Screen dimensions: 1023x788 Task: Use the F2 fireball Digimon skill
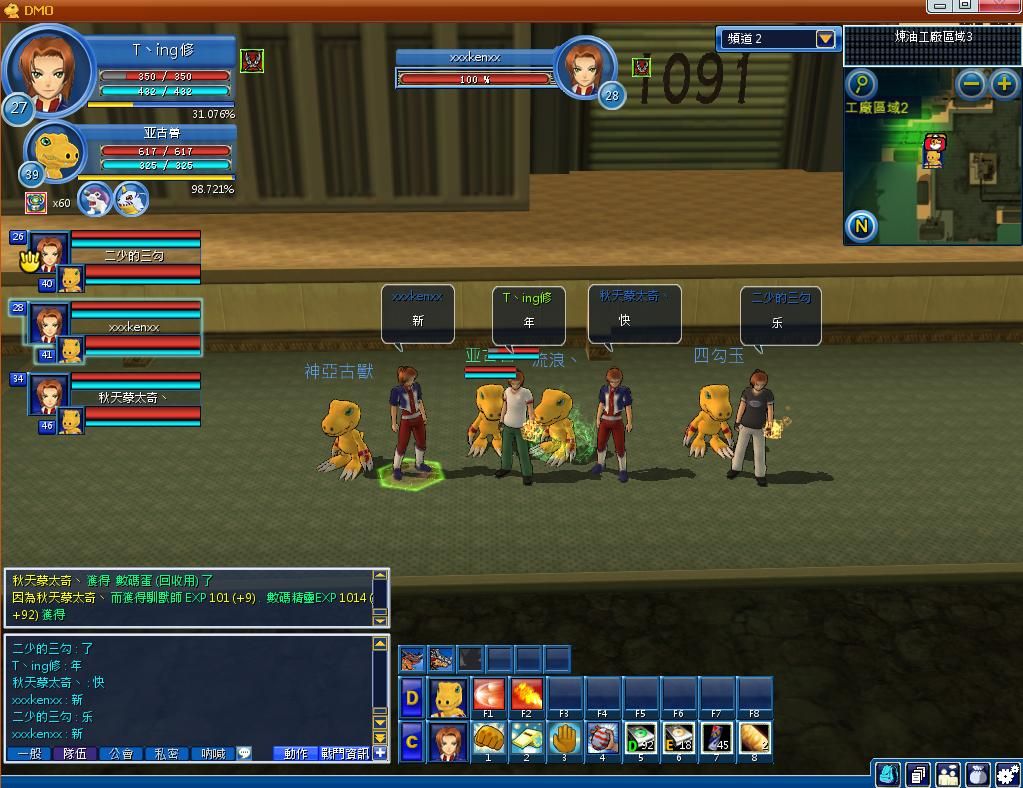click(x=526, y=694)
